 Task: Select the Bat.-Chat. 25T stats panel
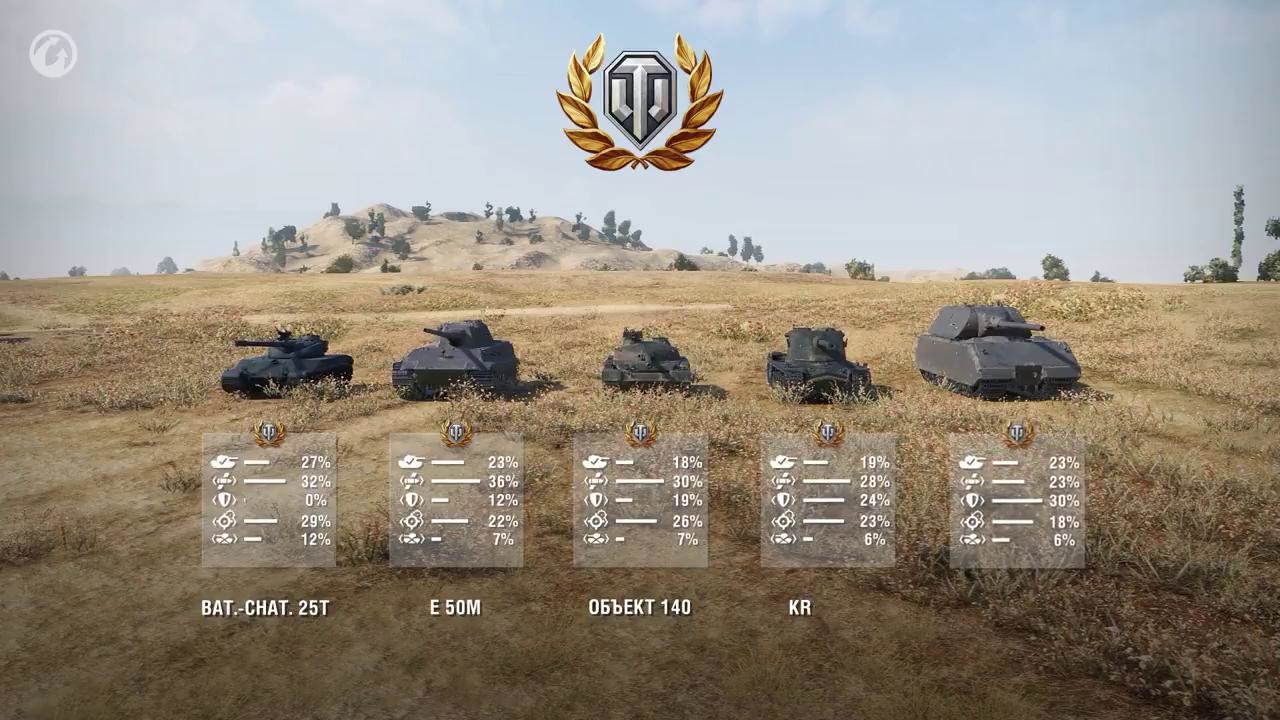point(268,500)
